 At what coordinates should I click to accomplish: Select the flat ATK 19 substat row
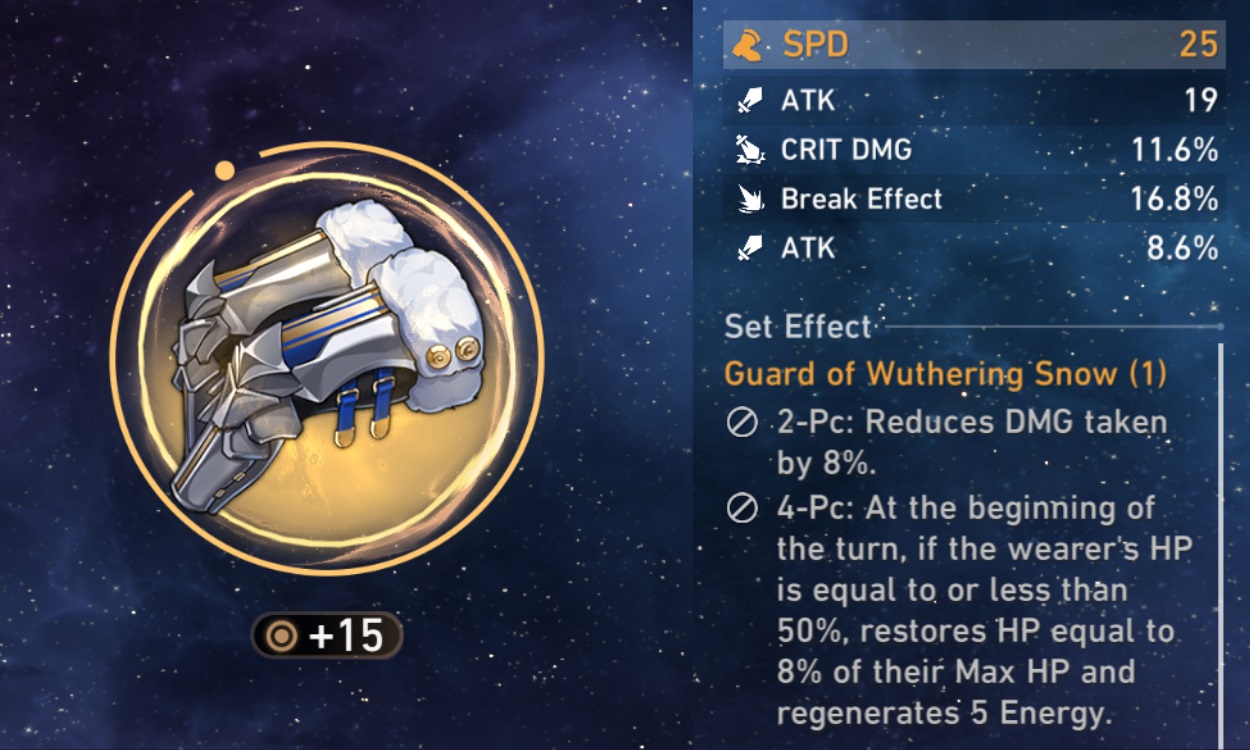(x=973, y=100)
